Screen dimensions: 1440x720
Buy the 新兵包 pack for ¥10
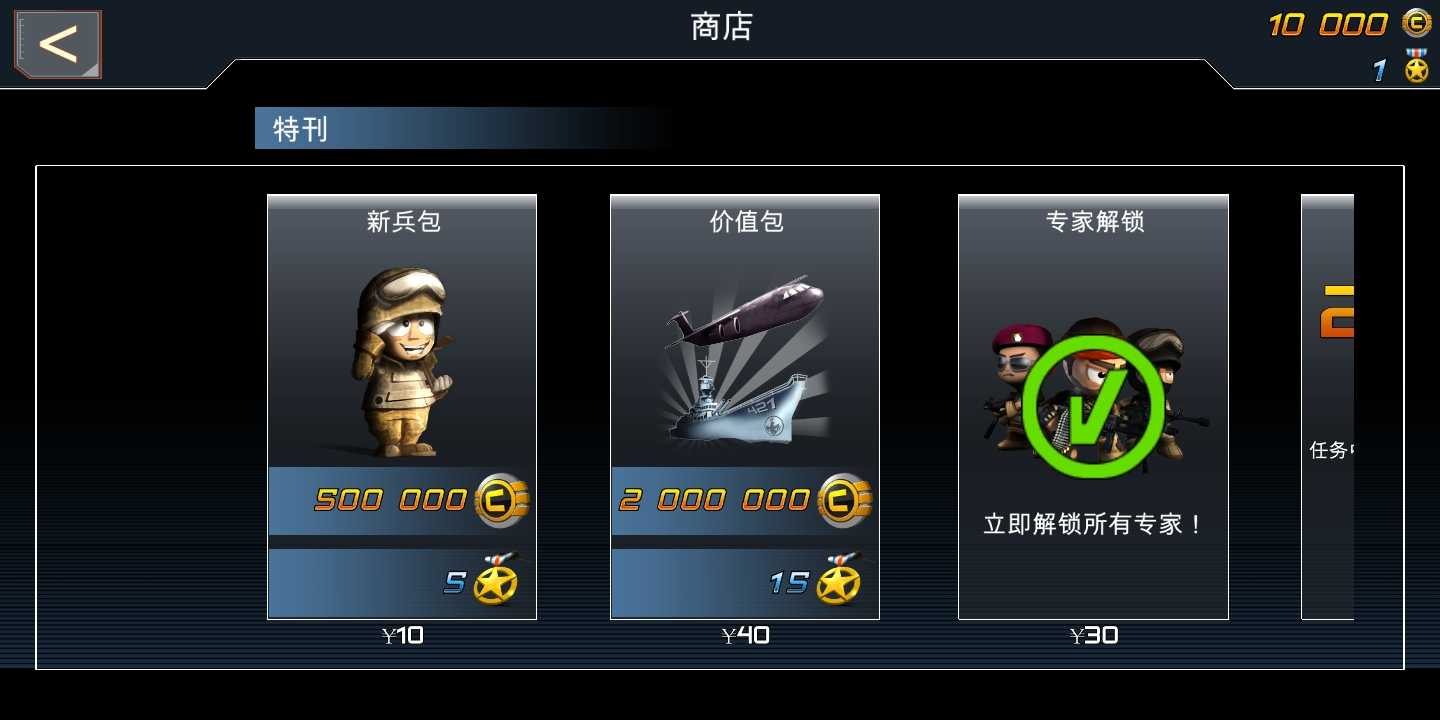401,634
